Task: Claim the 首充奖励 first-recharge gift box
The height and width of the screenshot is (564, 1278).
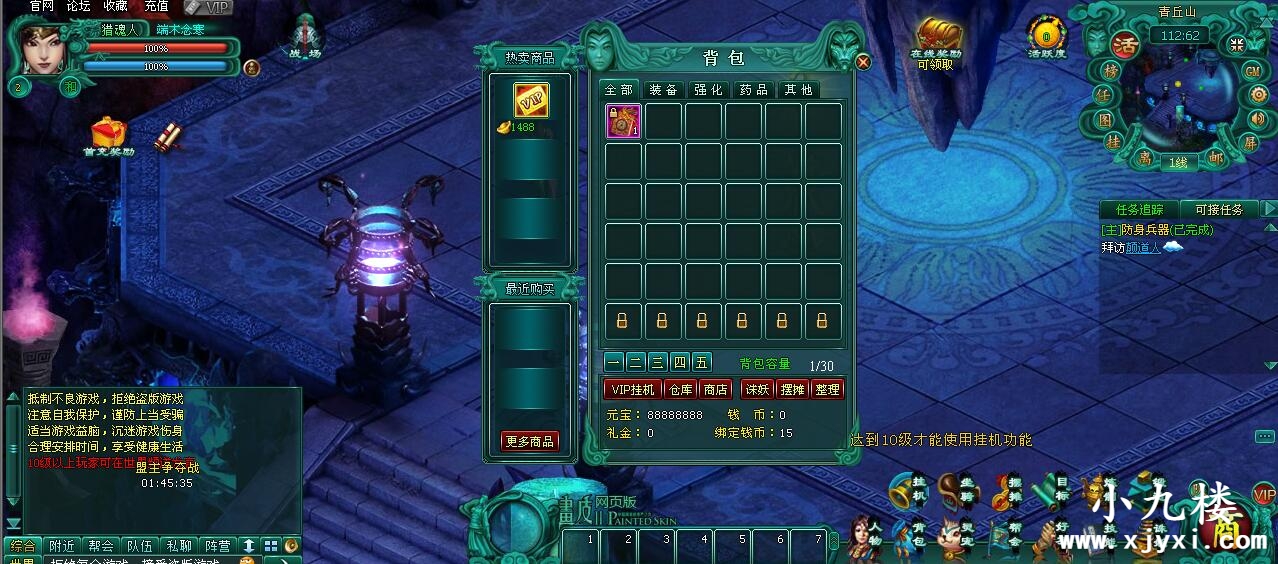Action: 107,133
